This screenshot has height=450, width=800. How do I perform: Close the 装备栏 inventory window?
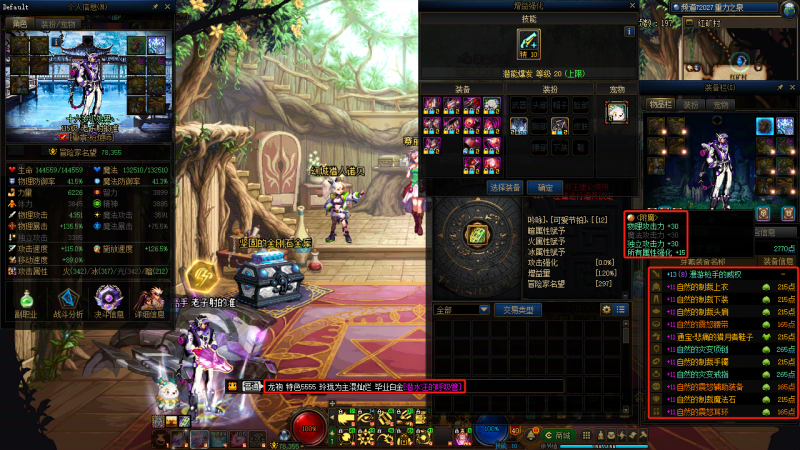click(793, 89)
